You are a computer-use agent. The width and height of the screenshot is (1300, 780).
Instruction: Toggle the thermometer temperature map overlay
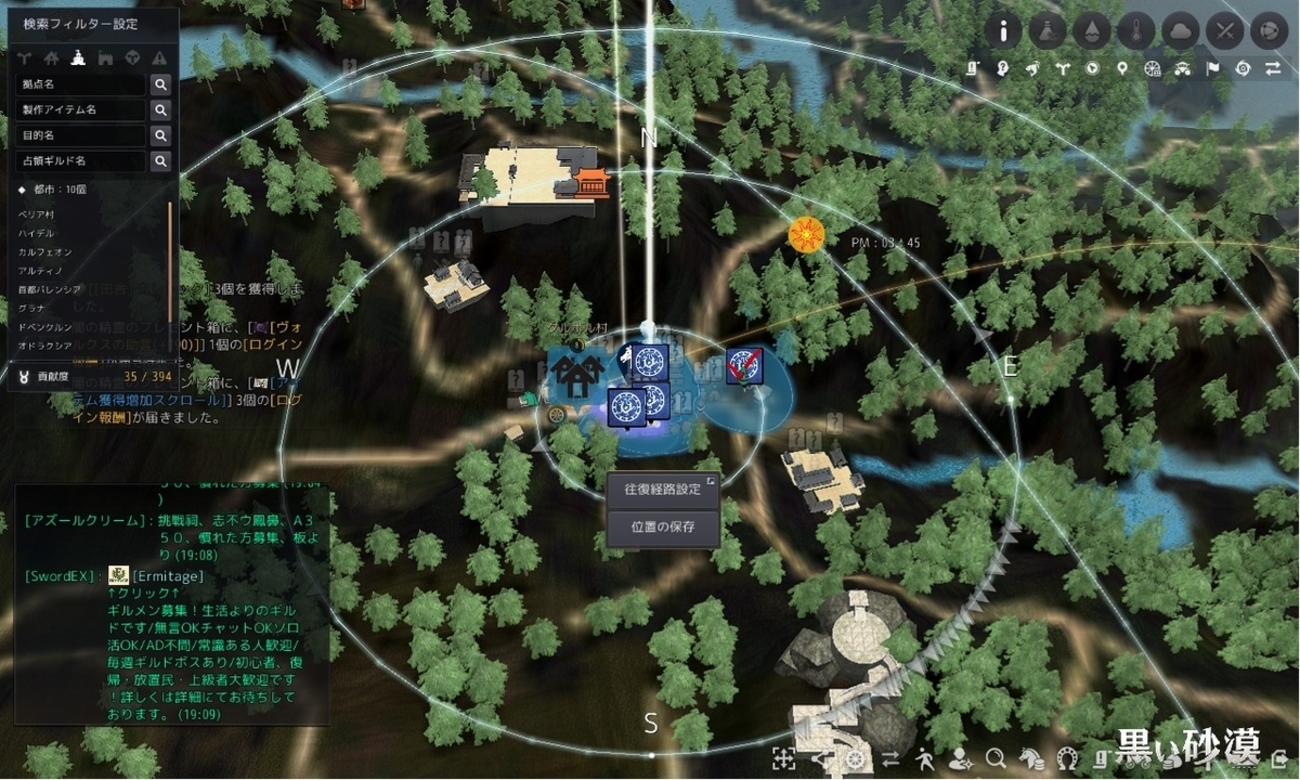click(1137, 31)
